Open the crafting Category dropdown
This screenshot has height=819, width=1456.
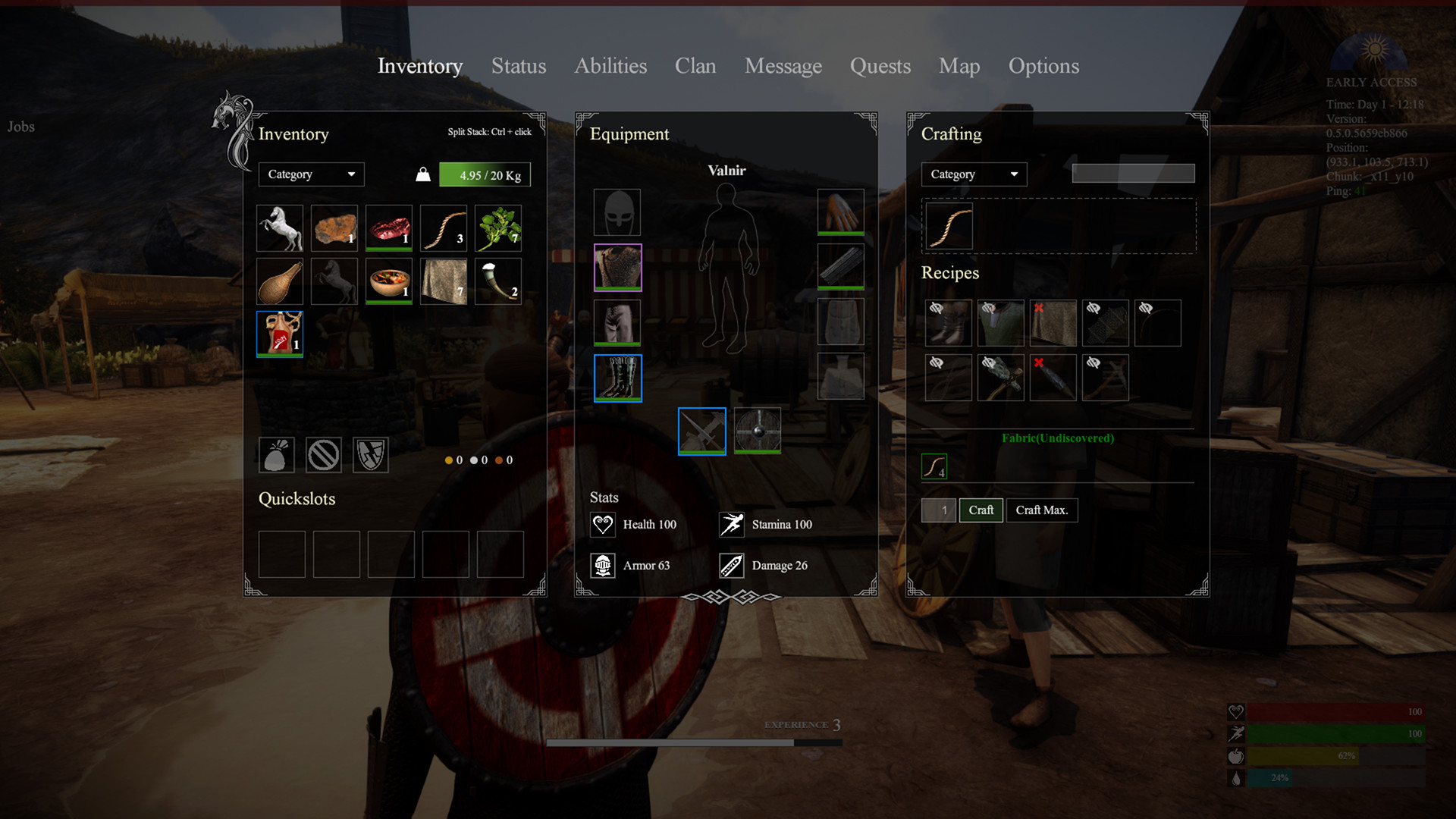[x=973, y=174]
